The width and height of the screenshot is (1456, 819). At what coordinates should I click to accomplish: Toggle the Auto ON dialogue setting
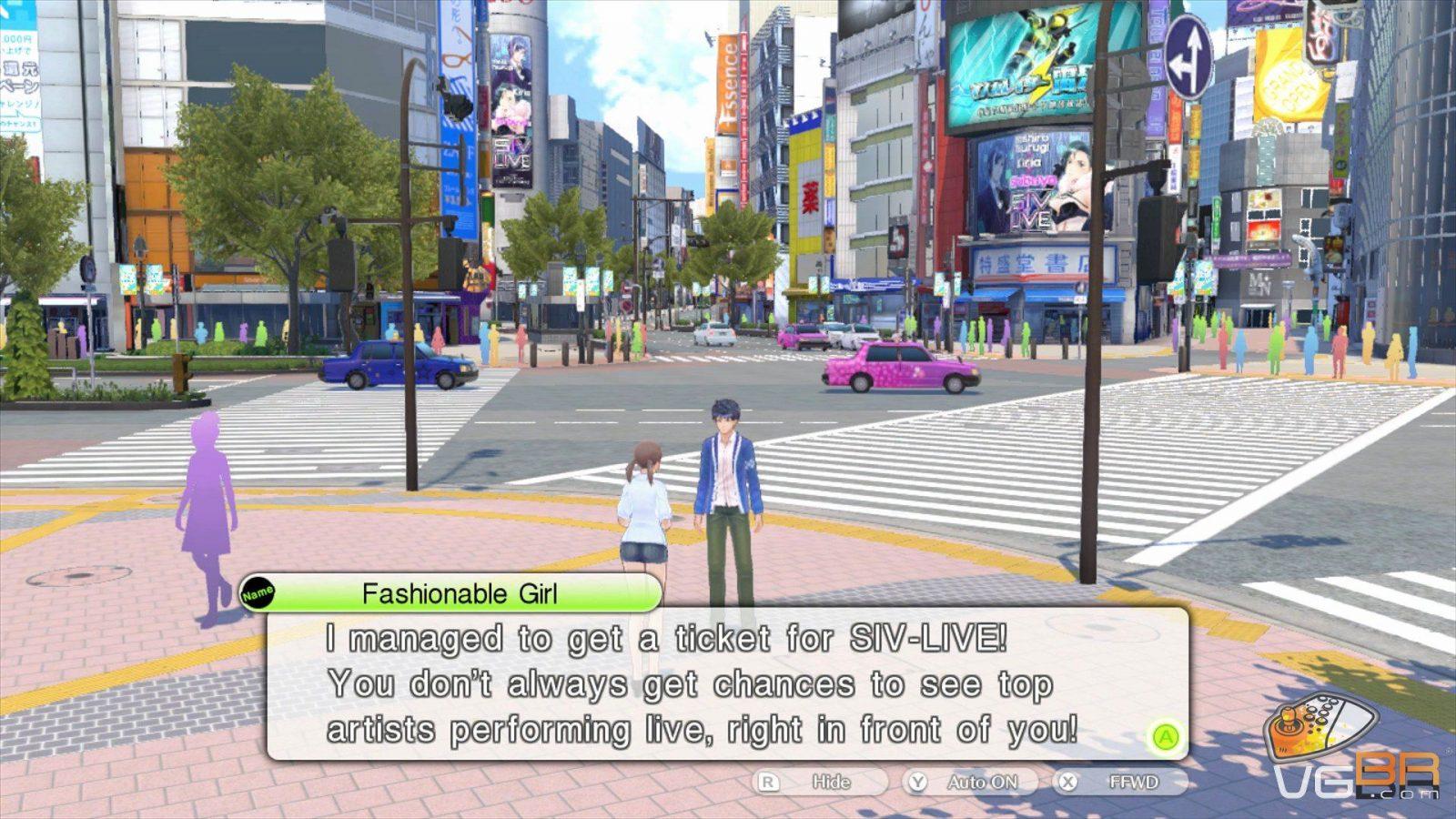(970, 782)
